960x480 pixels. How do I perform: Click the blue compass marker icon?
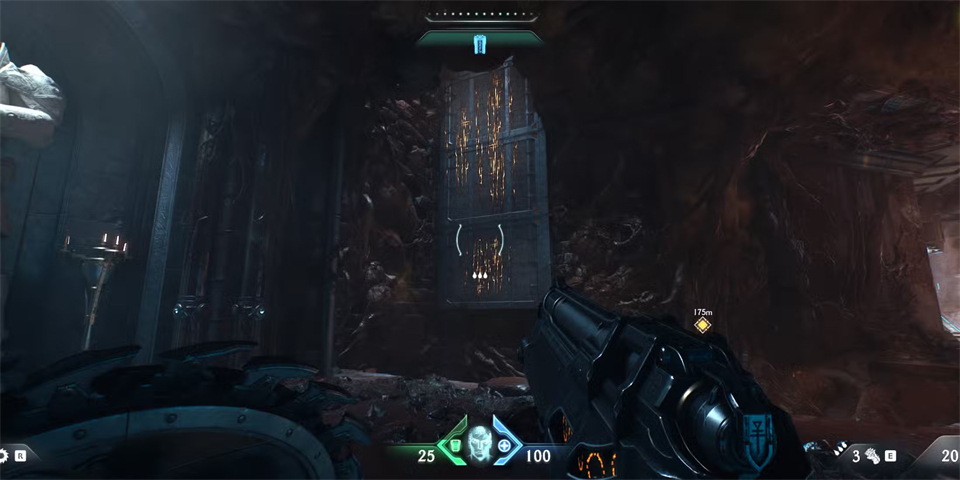point(479,43)
